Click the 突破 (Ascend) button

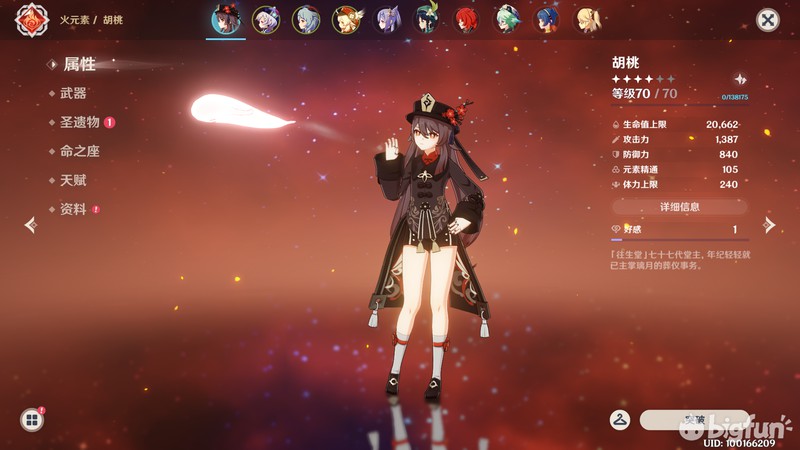click(693, 419)
